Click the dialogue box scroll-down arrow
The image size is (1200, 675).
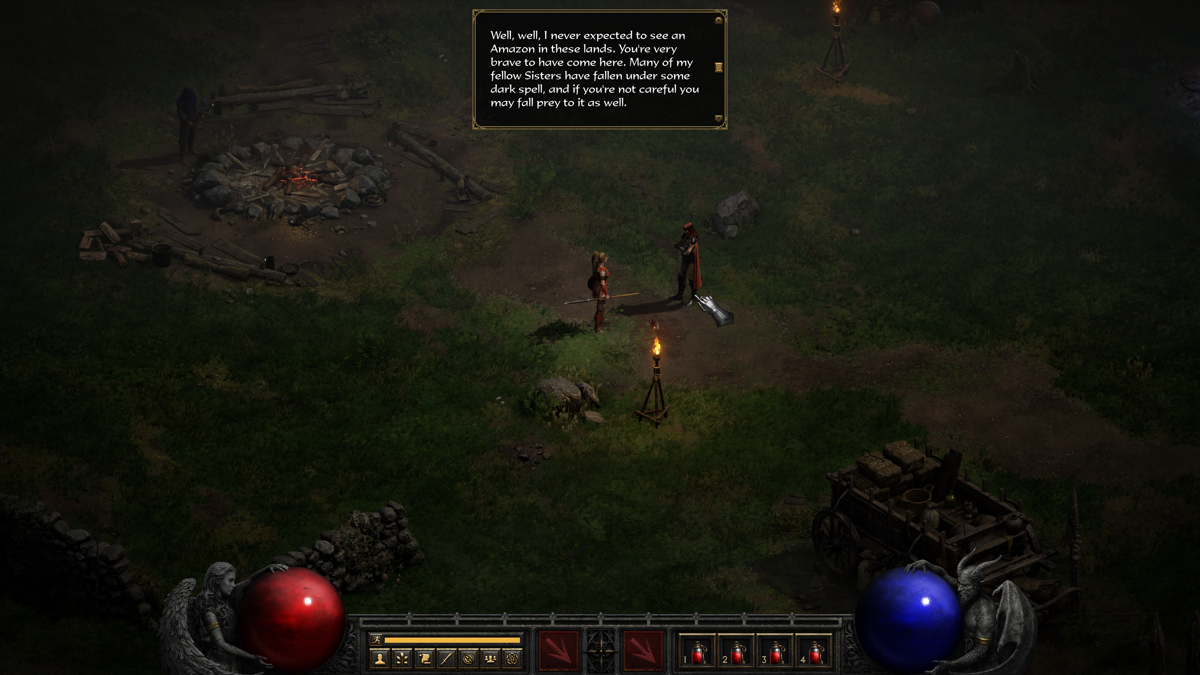point(718,120)
